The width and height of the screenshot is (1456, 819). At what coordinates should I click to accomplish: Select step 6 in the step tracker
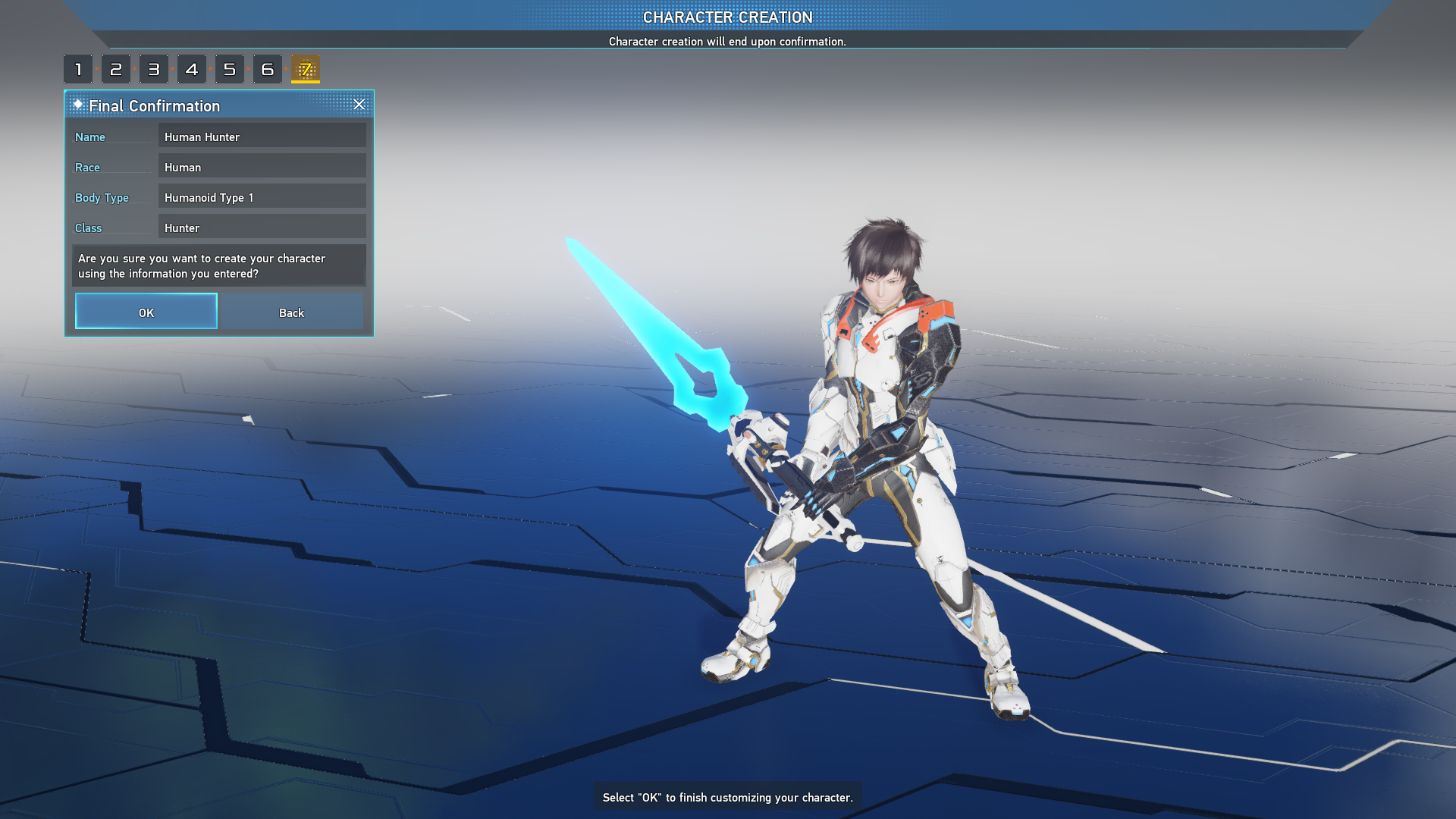pyautogui.click(x=267, y=68)
